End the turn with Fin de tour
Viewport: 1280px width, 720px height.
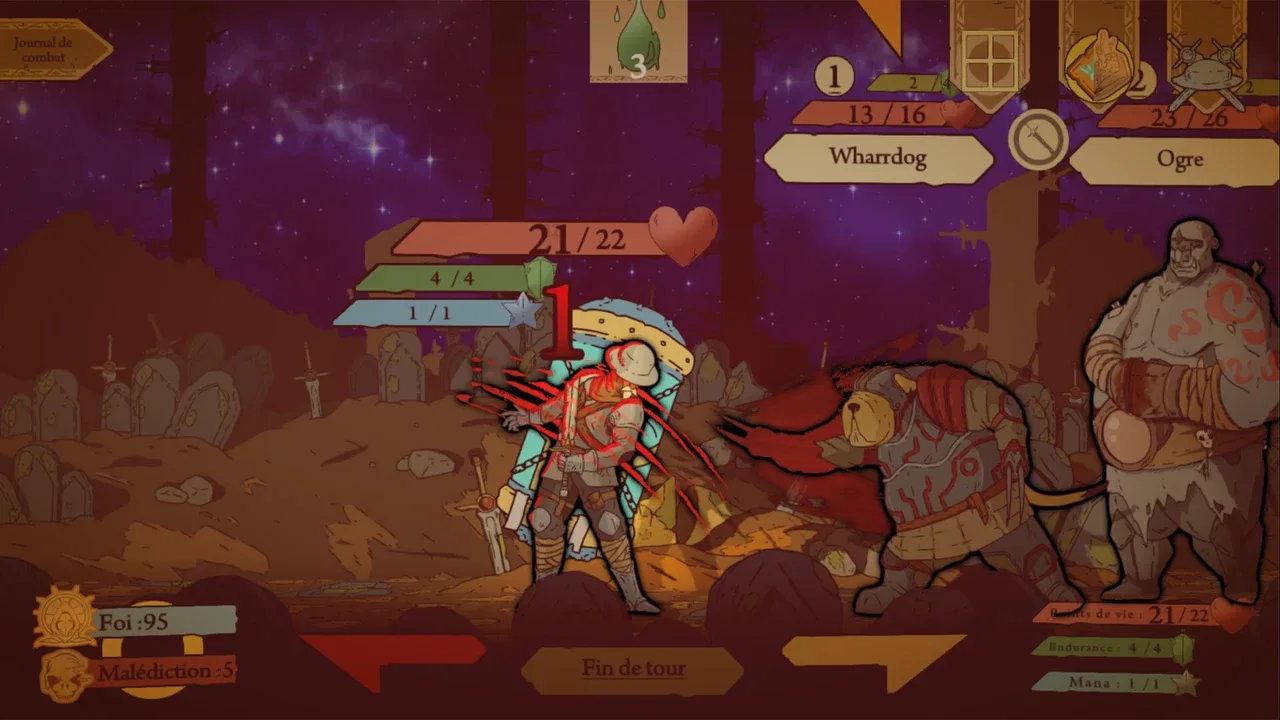(x=633, y=668)
